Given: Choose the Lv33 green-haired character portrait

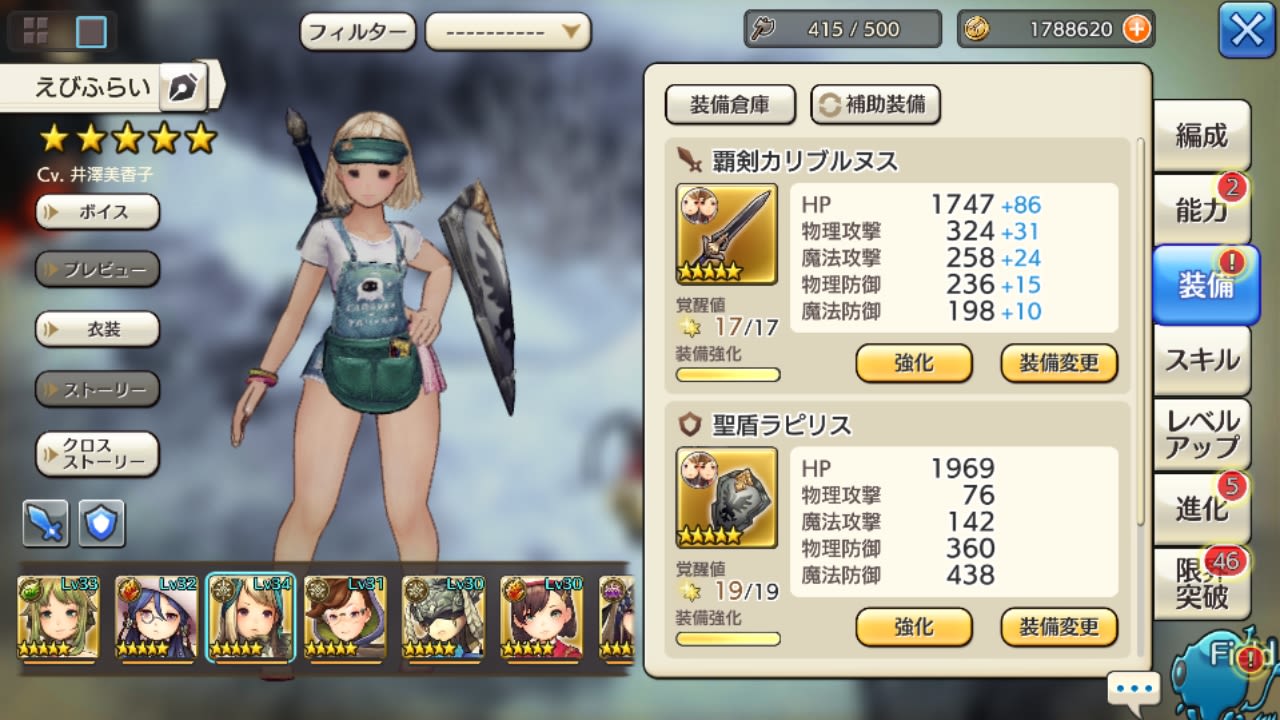Looking at the screenshot, I should [x=58, y=617].
